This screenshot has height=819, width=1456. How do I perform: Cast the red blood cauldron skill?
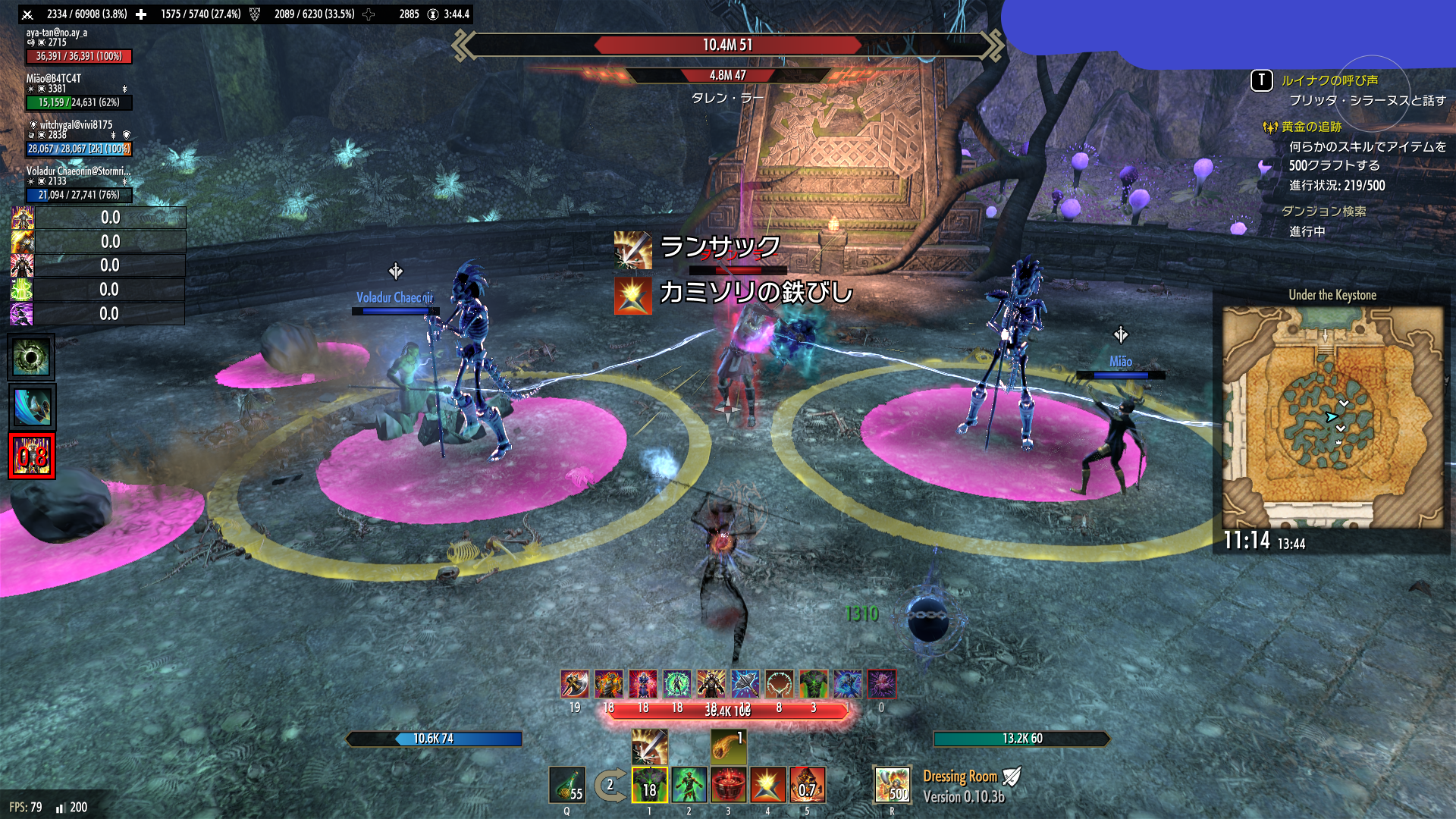(729, 785)
